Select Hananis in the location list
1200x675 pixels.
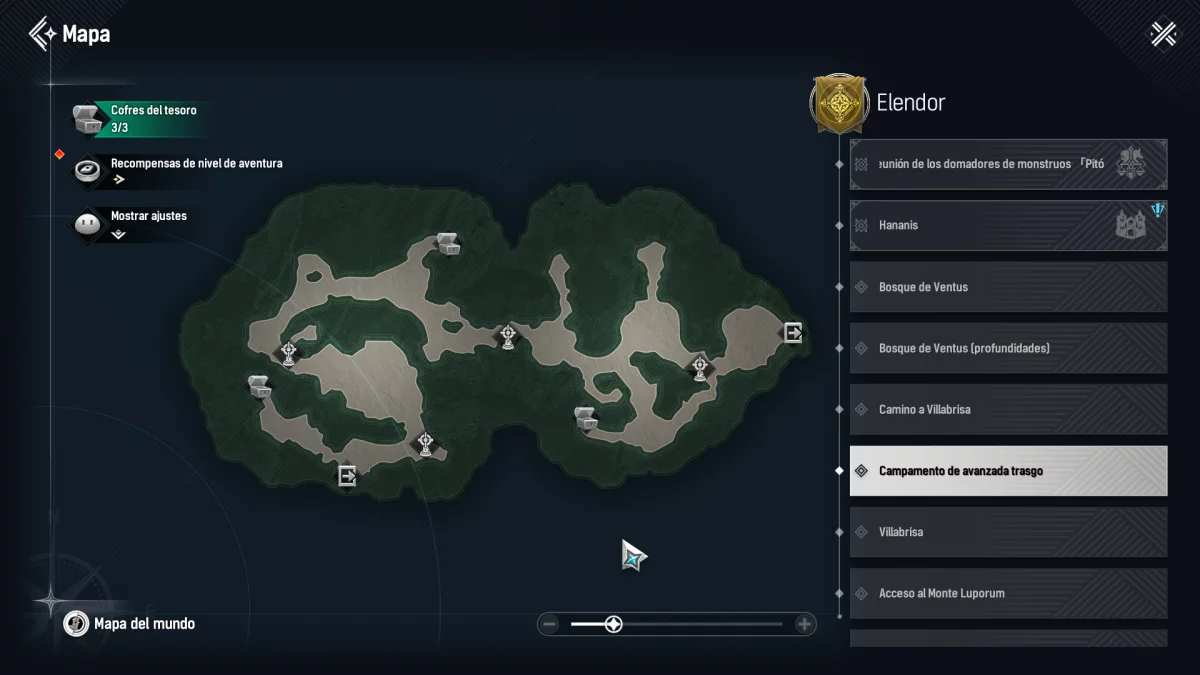pyautogui.click(x=1008, y=225)
